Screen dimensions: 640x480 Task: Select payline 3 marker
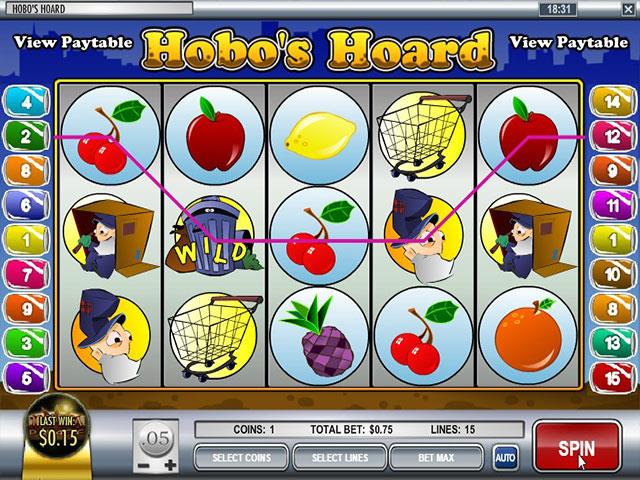click(20, 341)
